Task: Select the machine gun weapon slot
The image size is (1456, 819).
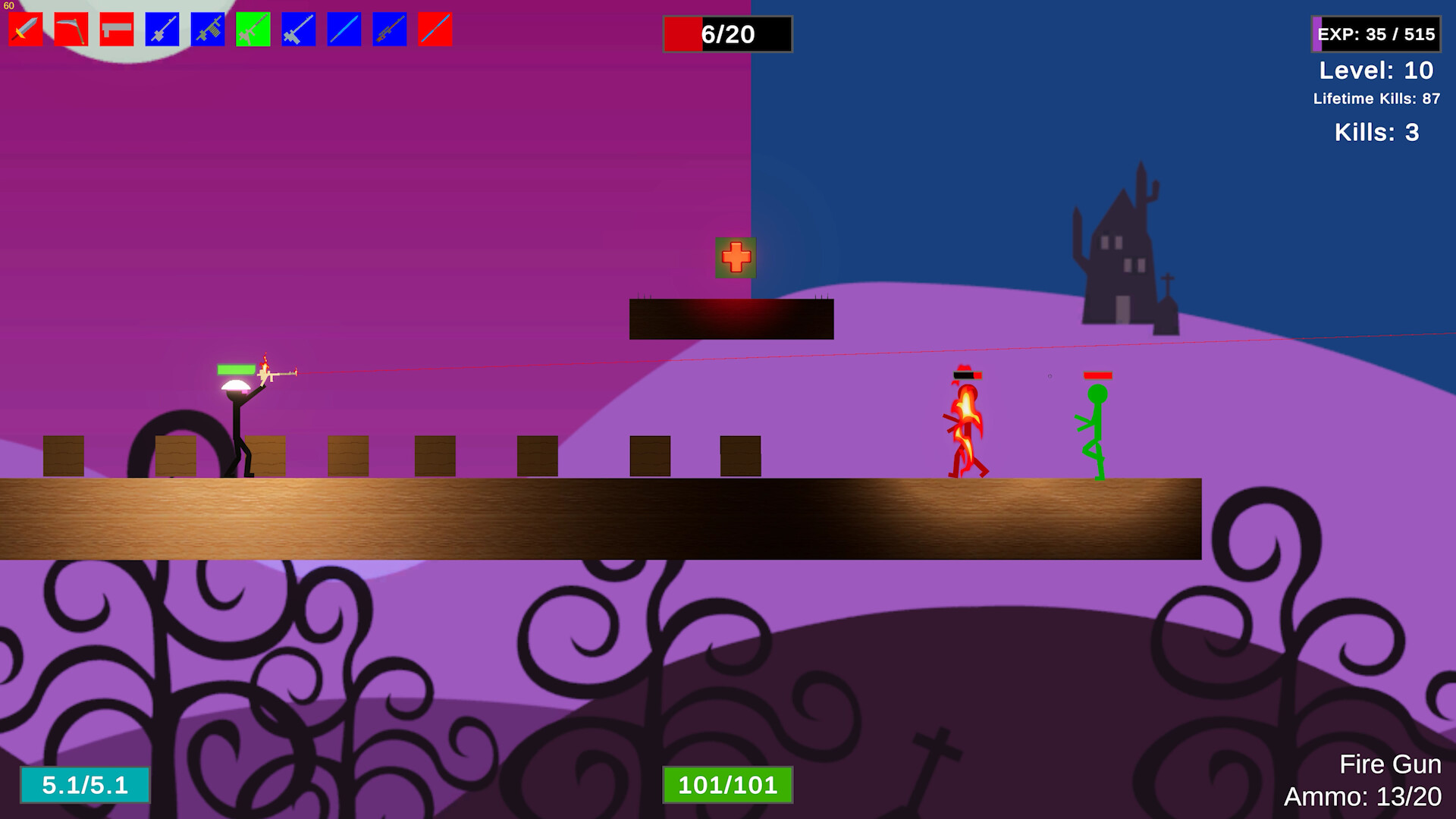Action: pyautogui.click(x=206, y=29)
